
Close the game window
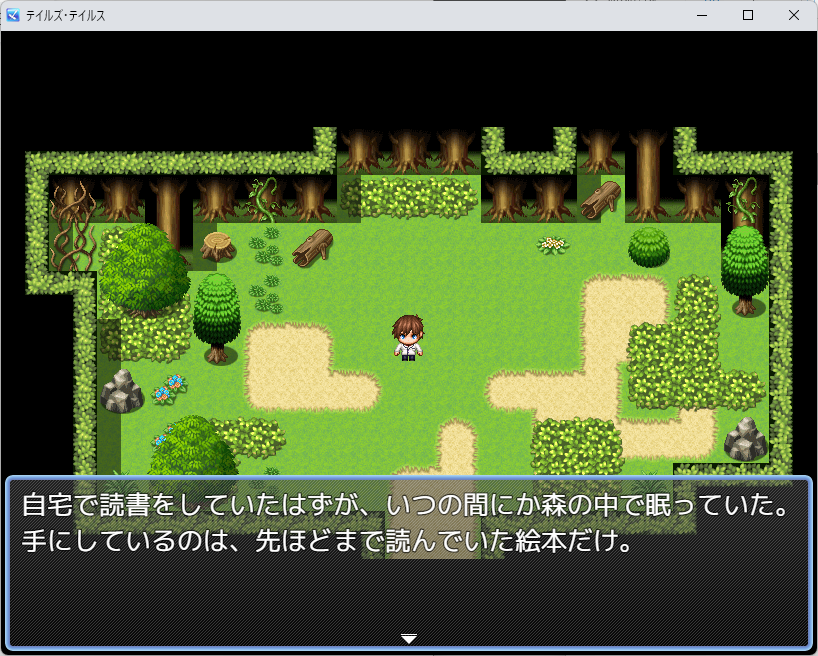[x=793, y=16]
